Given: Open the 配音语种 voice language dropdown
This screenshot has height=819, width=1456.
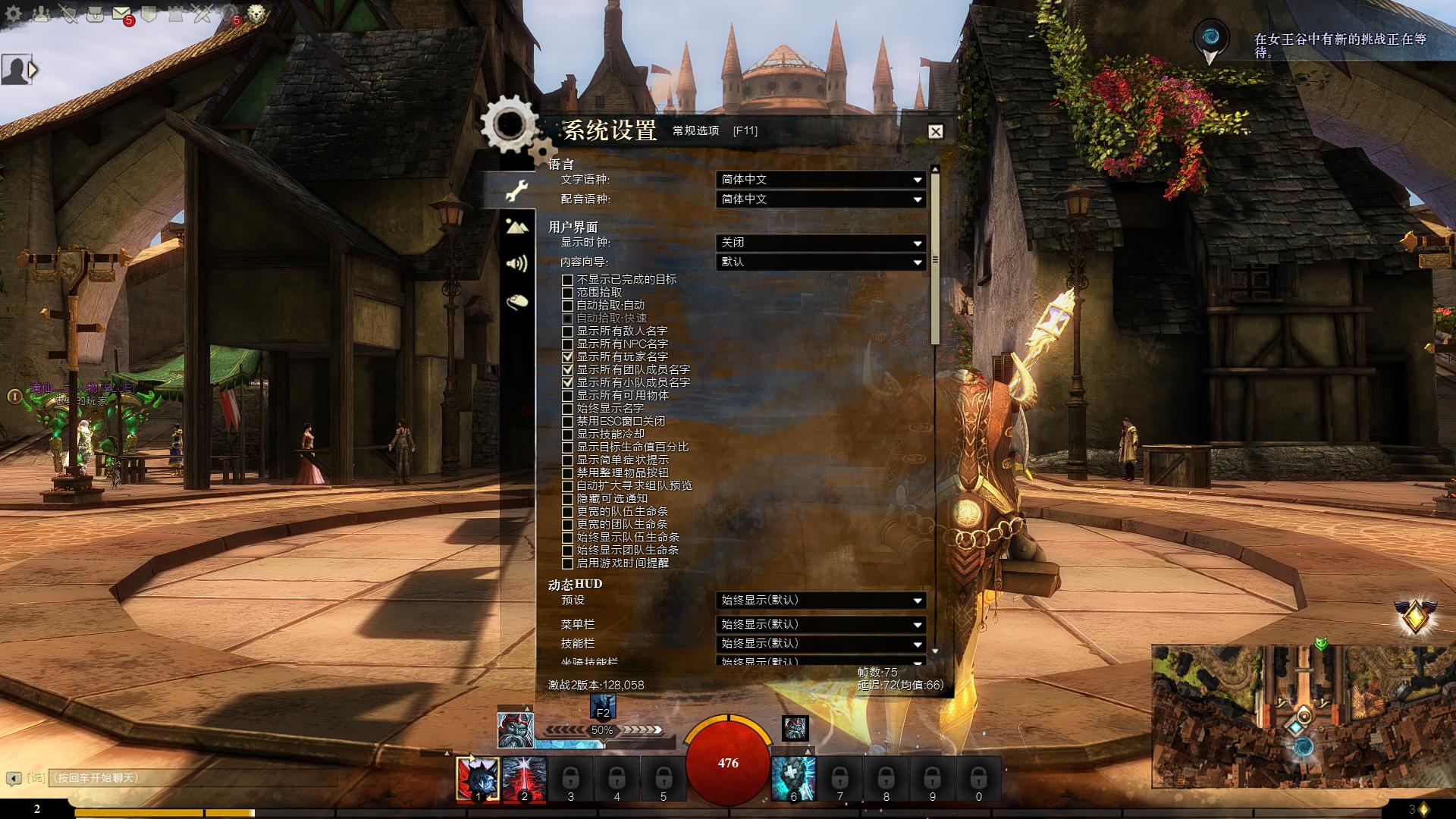Looking at the screenshot, I should pos(821,199).
